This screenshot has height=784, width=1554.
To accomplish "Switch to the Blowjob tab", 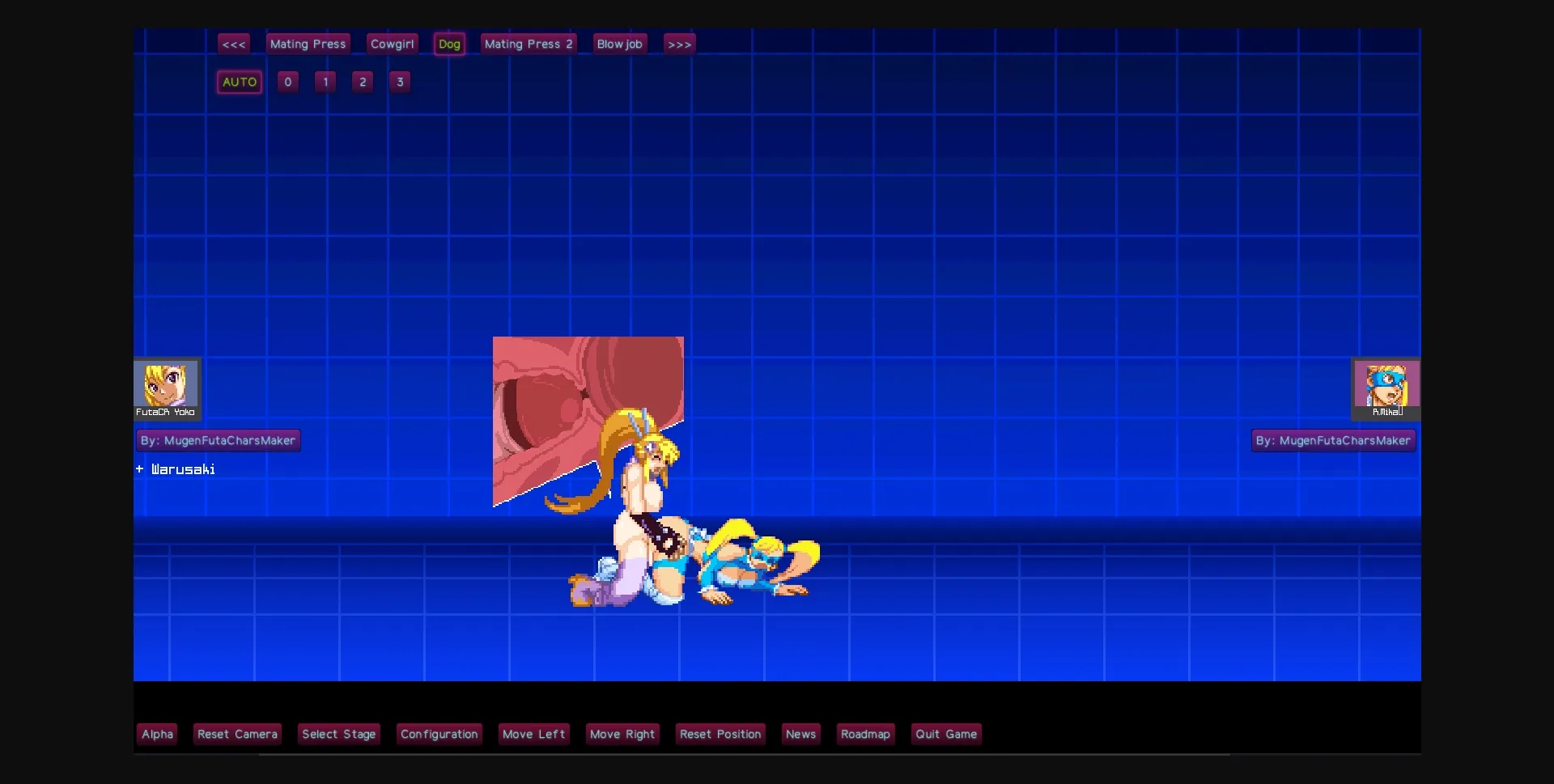I will (619, 44).
